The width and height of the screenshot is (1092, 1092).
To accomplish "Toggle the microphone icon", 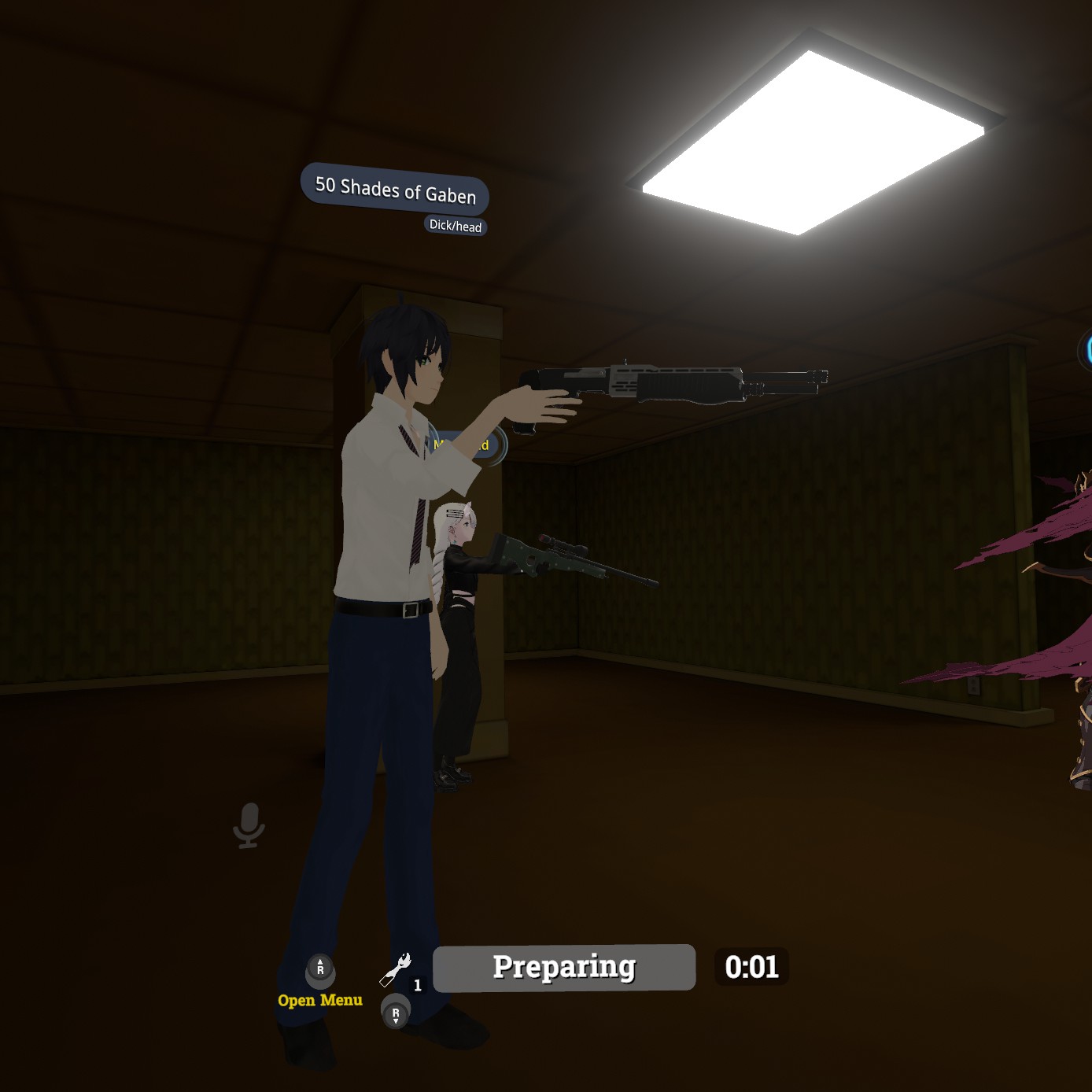I will click(249, 825).
